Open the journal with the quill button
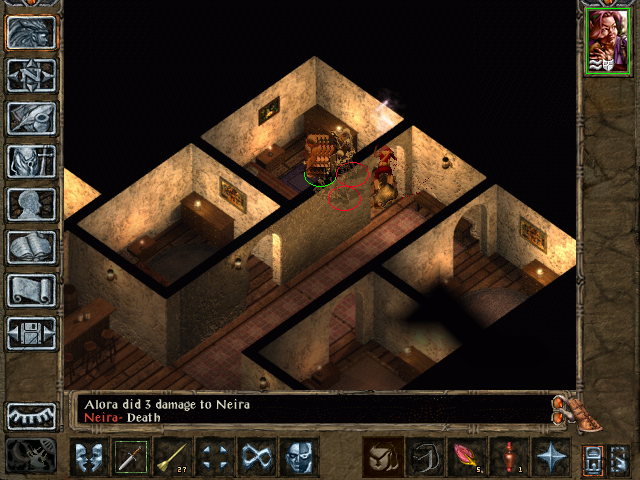Viewport: 640px width, 480px height. click(32, 118)
